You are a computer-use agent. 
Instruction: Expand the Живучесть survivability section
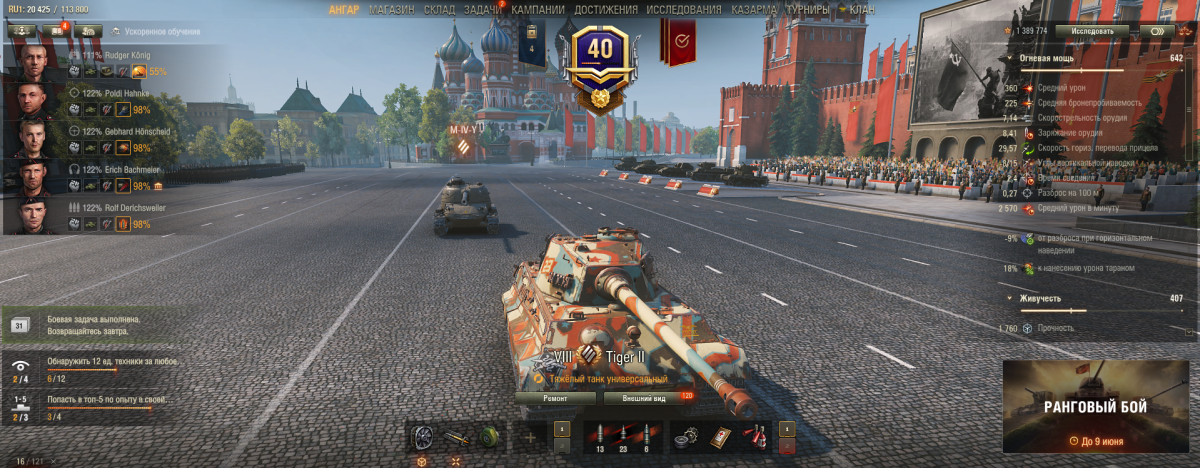[x=1007, y=298]
